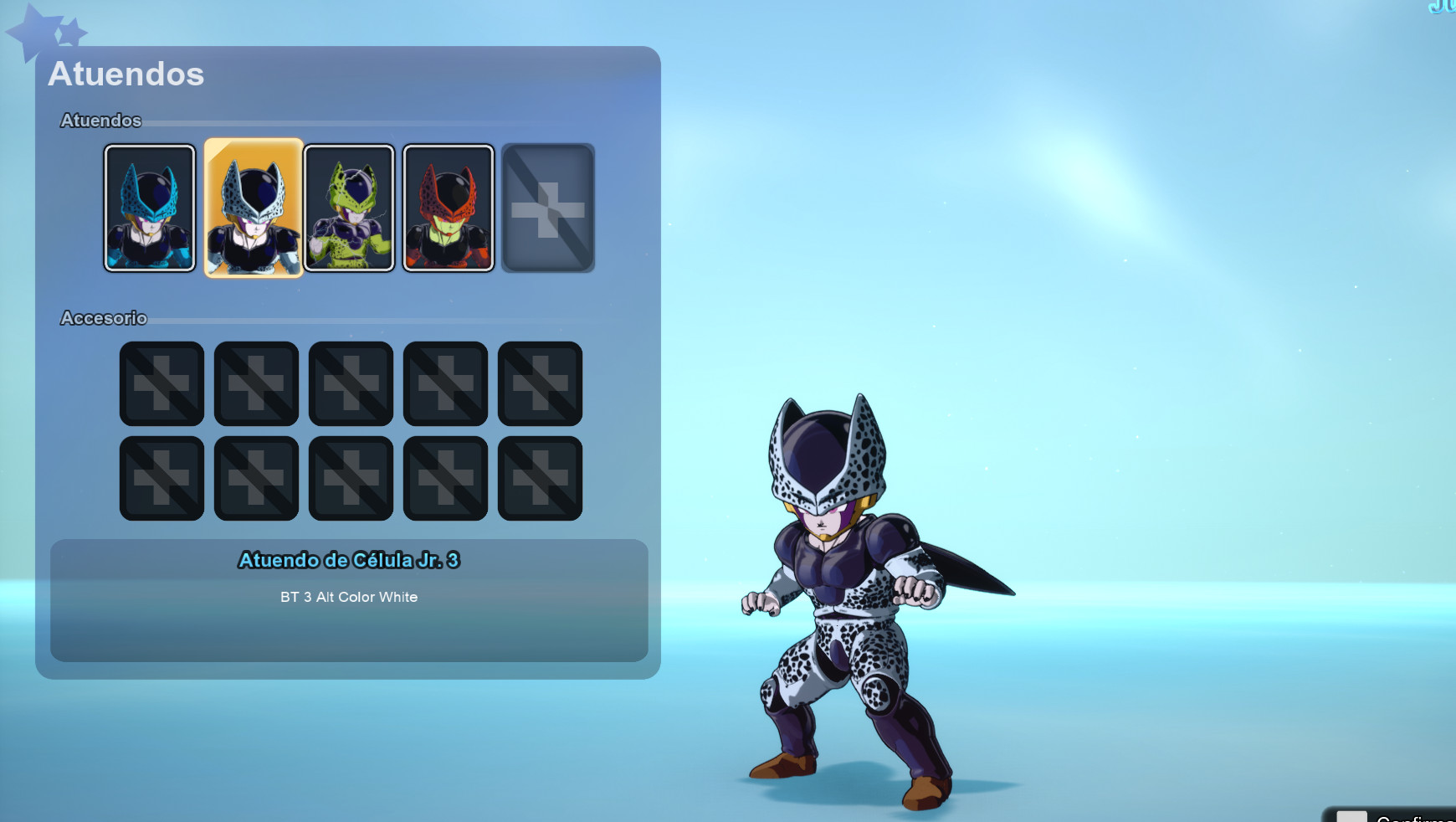Expand the Atuendos outfit section

100,121
